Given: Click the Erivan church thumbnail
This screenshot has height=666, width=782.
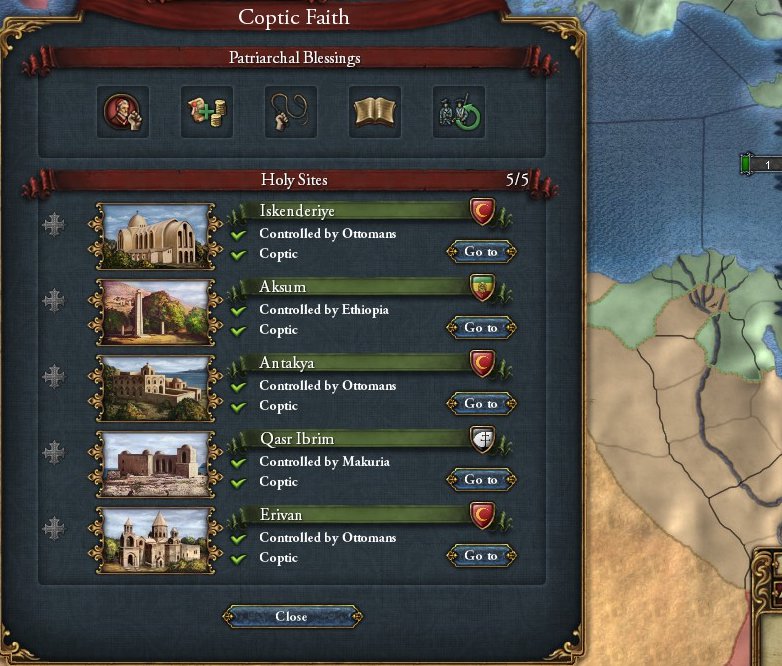Looking at the screenshot, I should pyautogui.click(x=155, y=542).
